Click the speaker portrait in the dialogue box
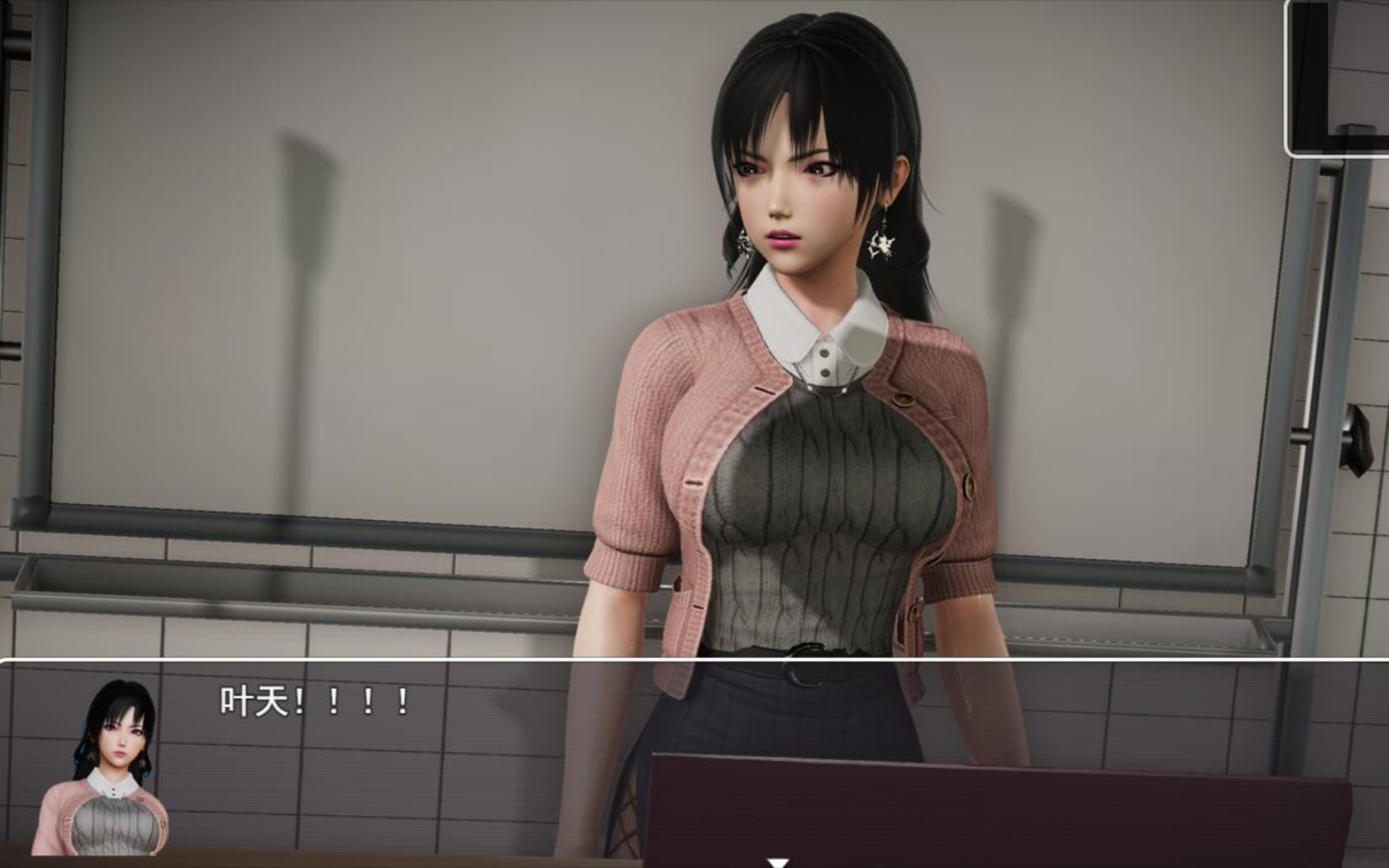The height and width of the screenshot is (868, 1389). tap(101, 768)
